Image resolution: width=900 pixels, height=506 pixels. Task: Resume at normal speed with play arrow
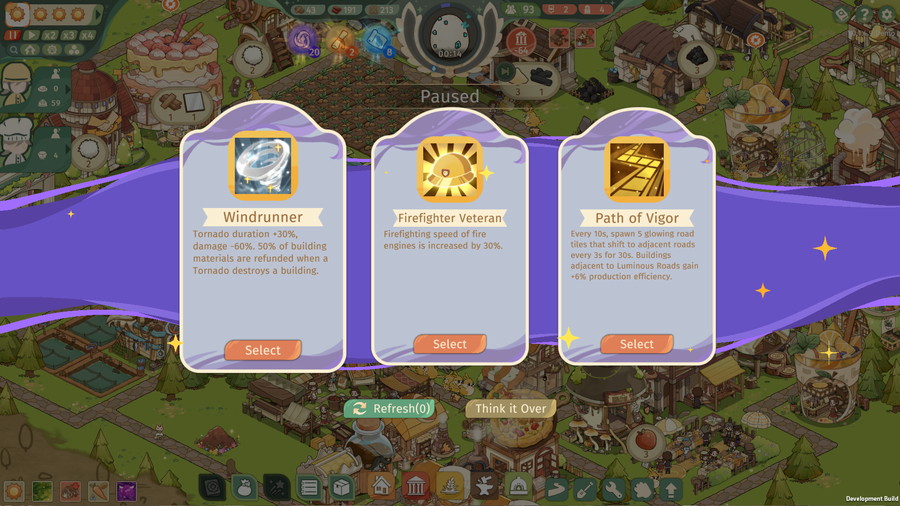point(31,34)
